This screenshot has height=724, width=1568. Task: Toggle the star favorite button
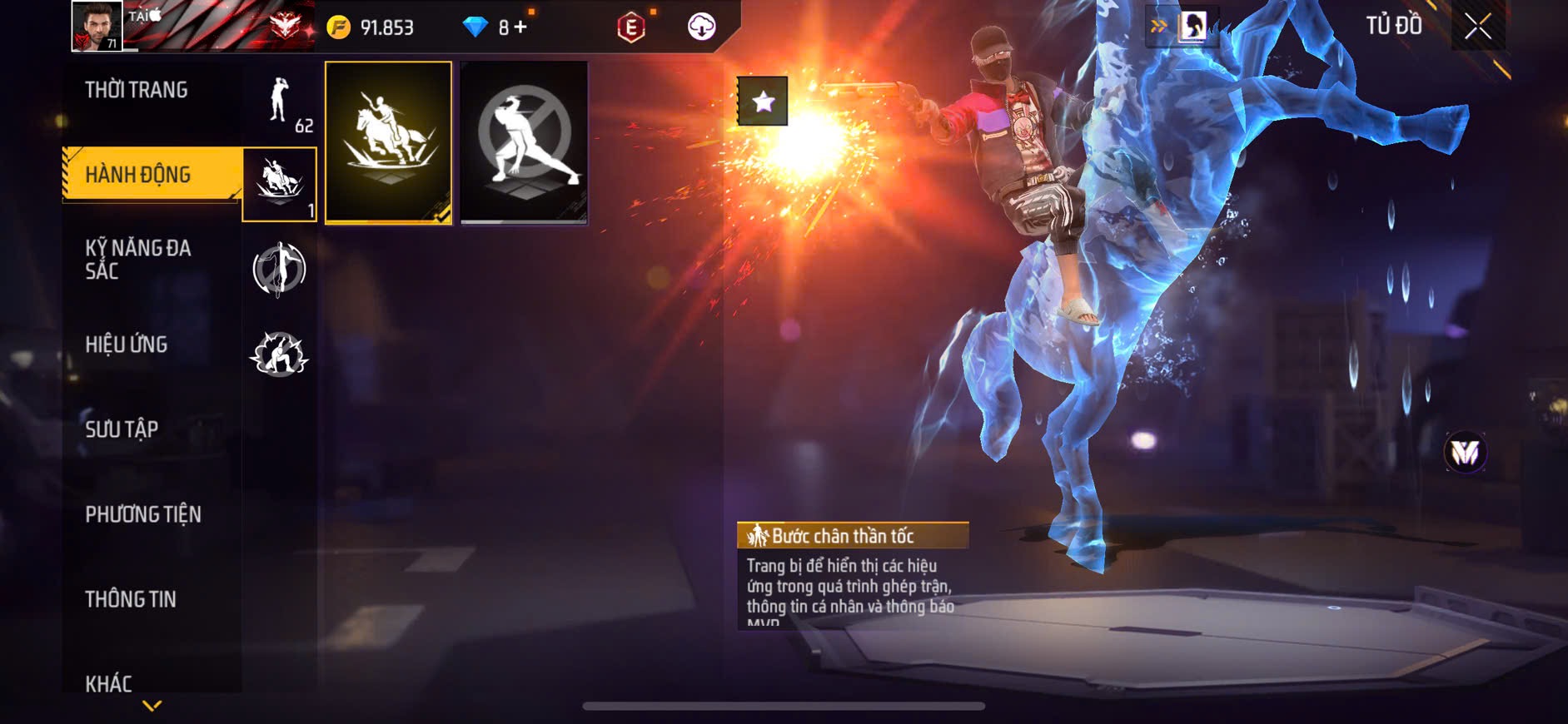point(762,102)
